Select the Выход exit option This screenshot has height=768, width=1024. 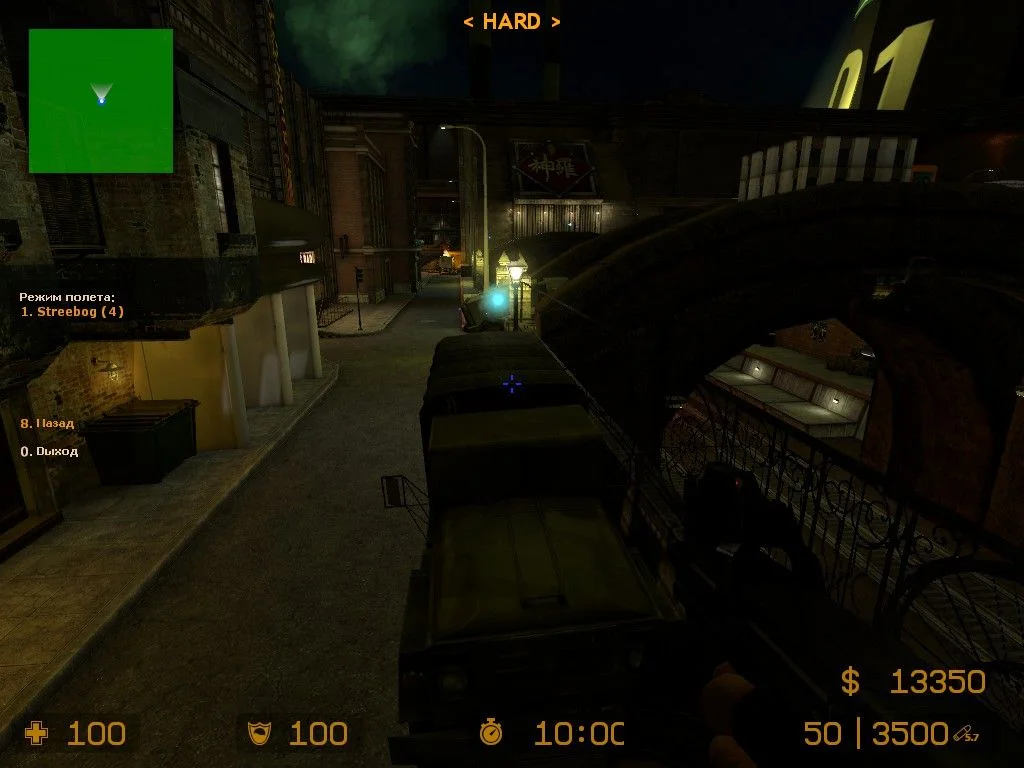(50, 451)
